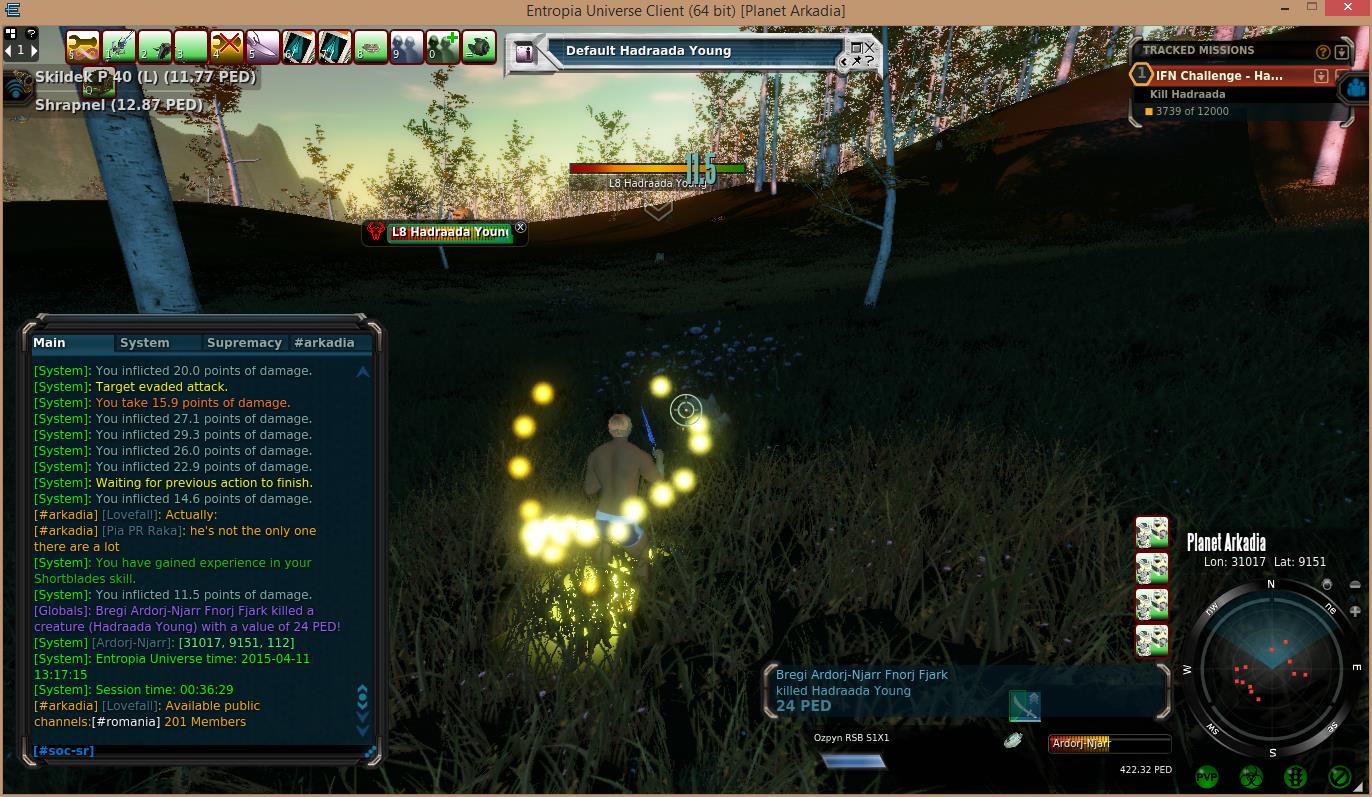The image size is (1372, 797).
Task: Open the Tracked Missions help icon
Action: tap(1323, 52)
